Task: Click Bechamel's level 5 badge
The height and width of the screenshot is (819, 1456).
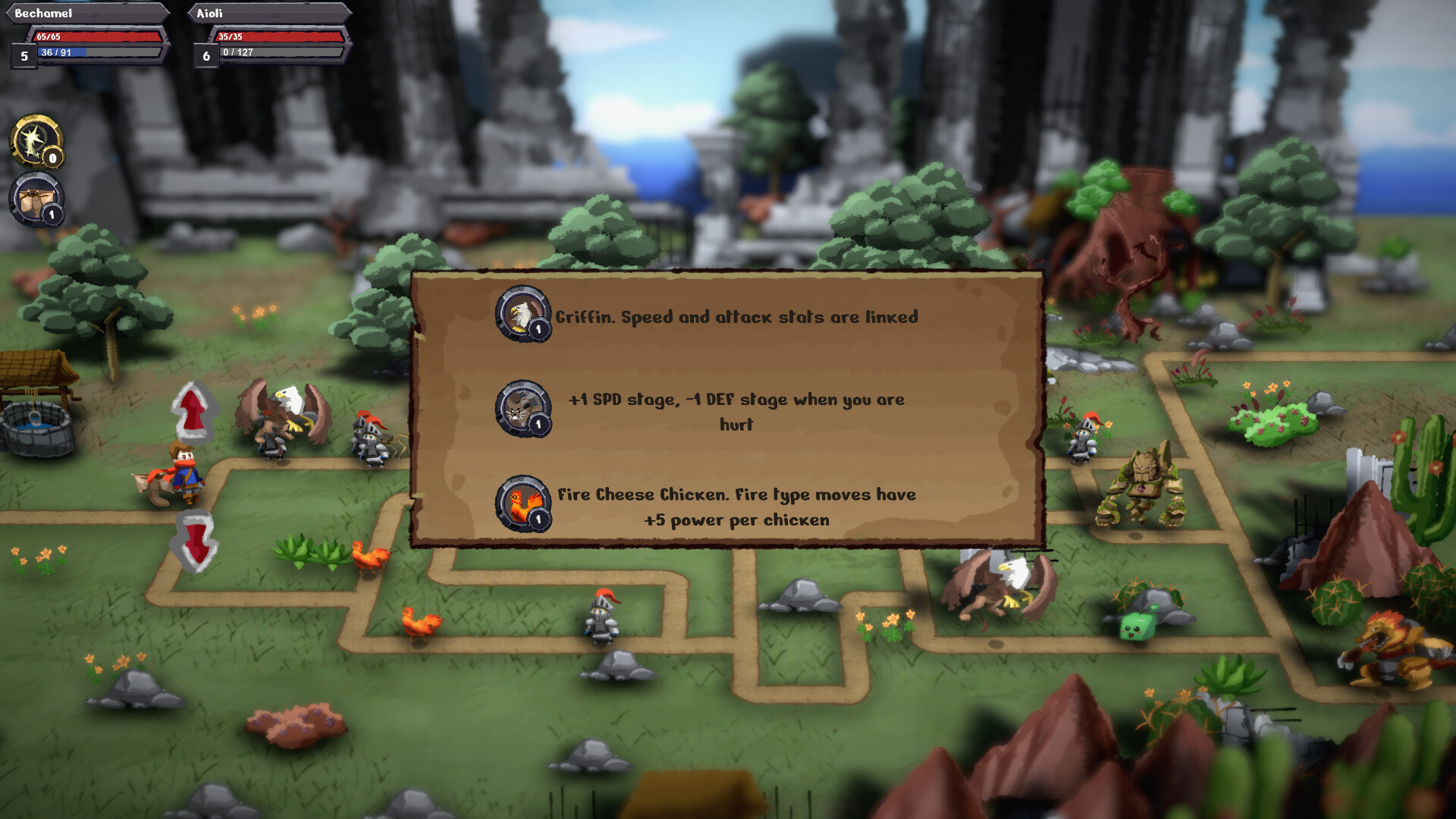Action: 23,55
